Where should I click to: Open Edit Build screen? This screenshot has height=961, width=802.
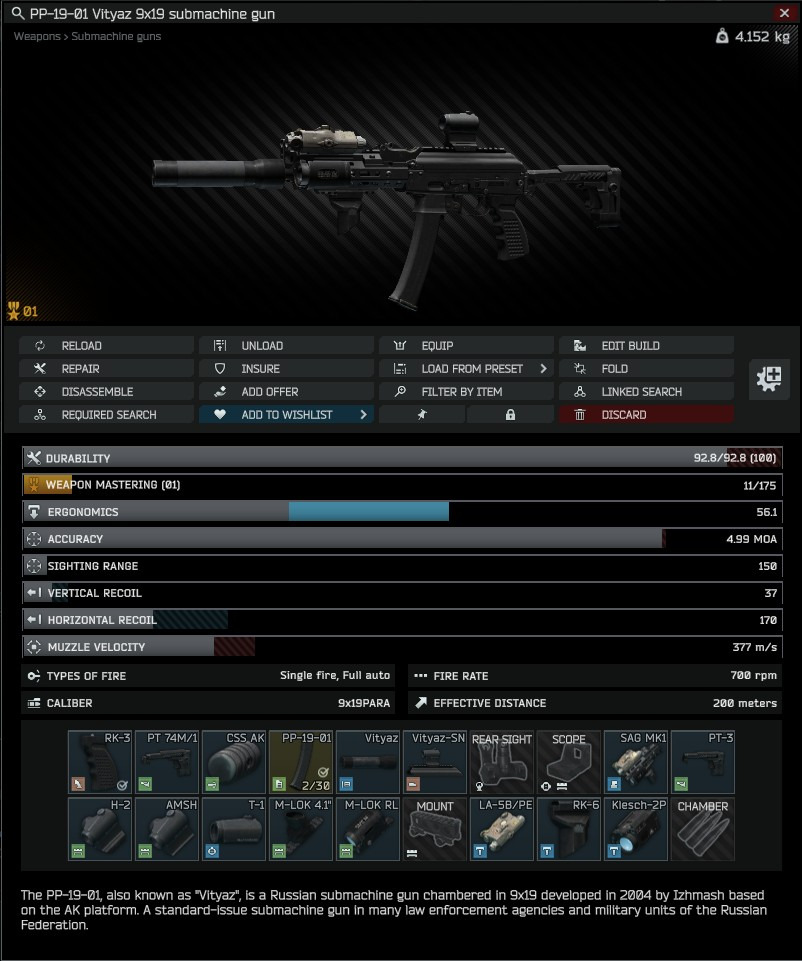[x=646, y=345]
